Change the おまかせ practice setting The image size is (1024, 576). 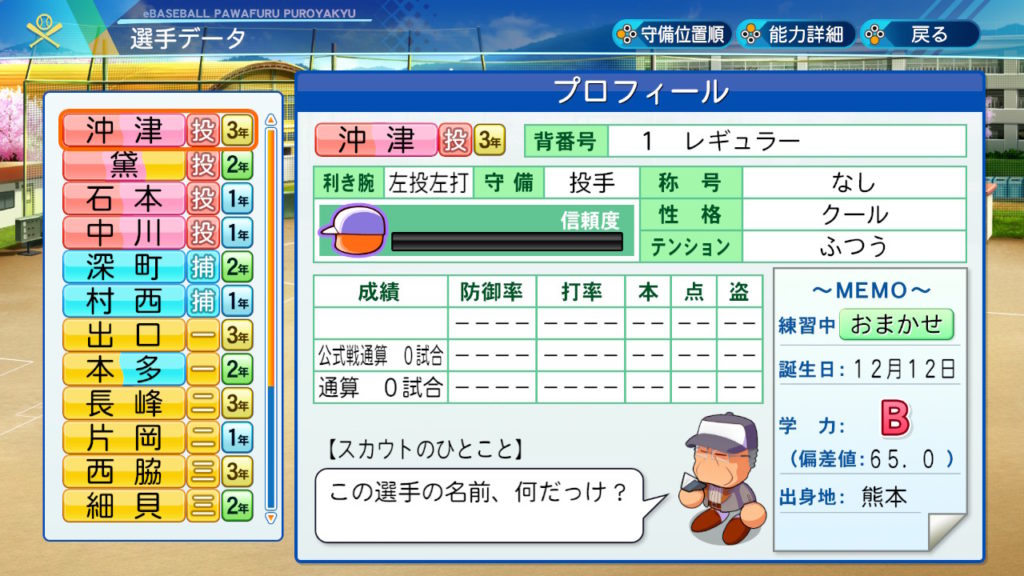tap(896, 324)
